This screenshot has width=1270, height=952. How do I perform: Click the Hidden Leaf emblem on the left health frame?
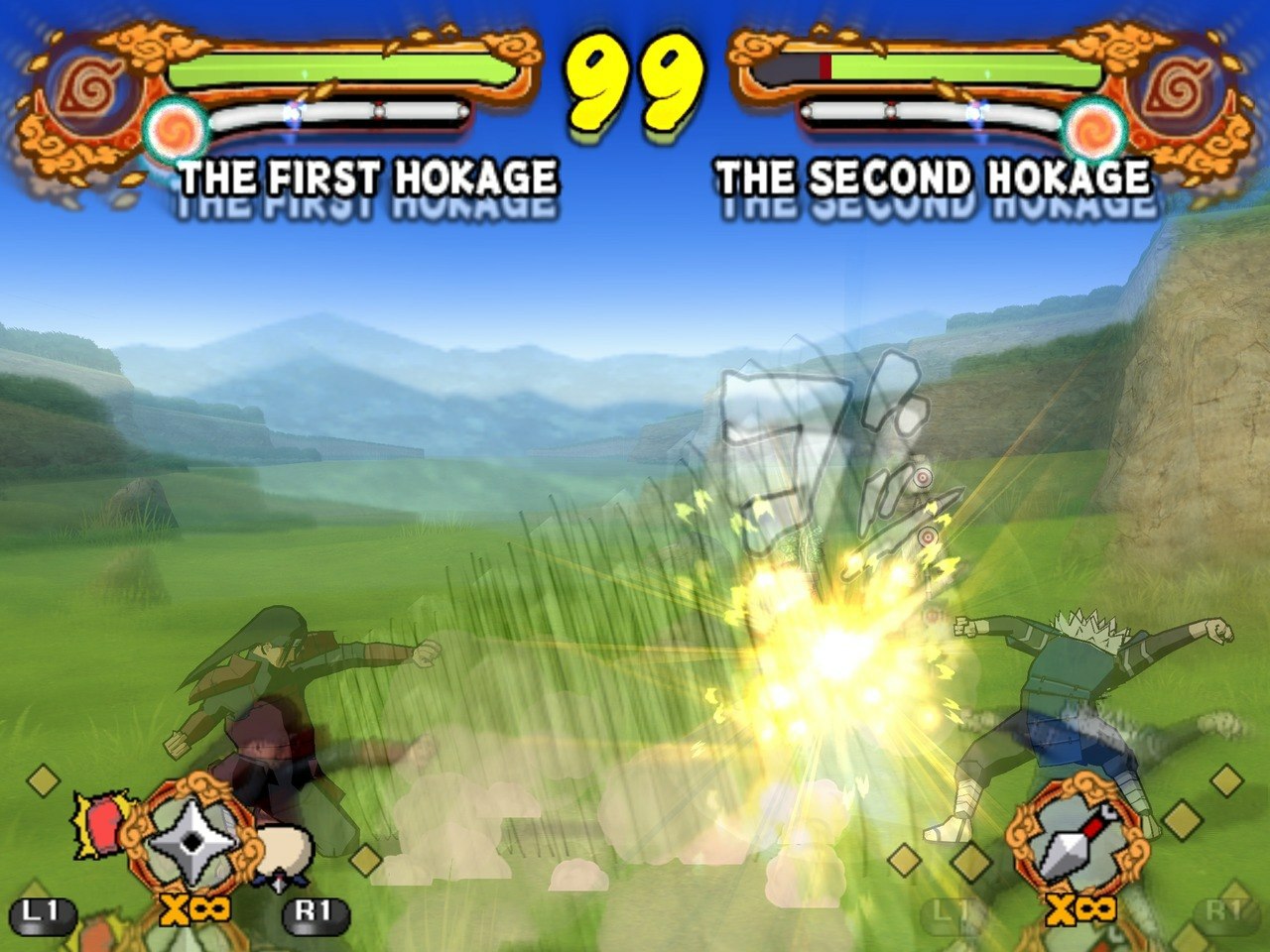click(x=87, y=89)
